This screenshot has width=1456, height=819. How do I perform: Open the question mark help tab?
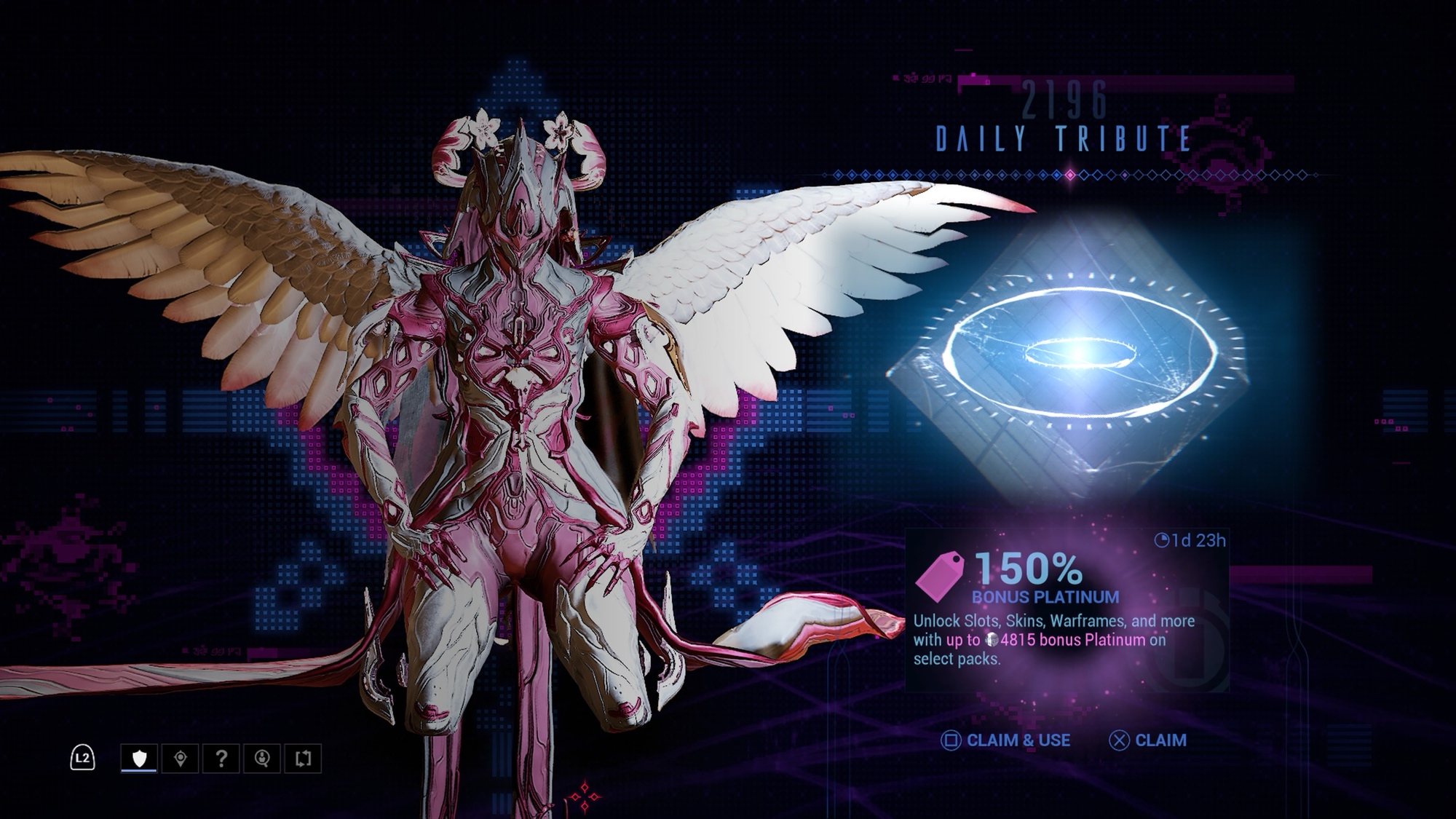tap(221, 759)
